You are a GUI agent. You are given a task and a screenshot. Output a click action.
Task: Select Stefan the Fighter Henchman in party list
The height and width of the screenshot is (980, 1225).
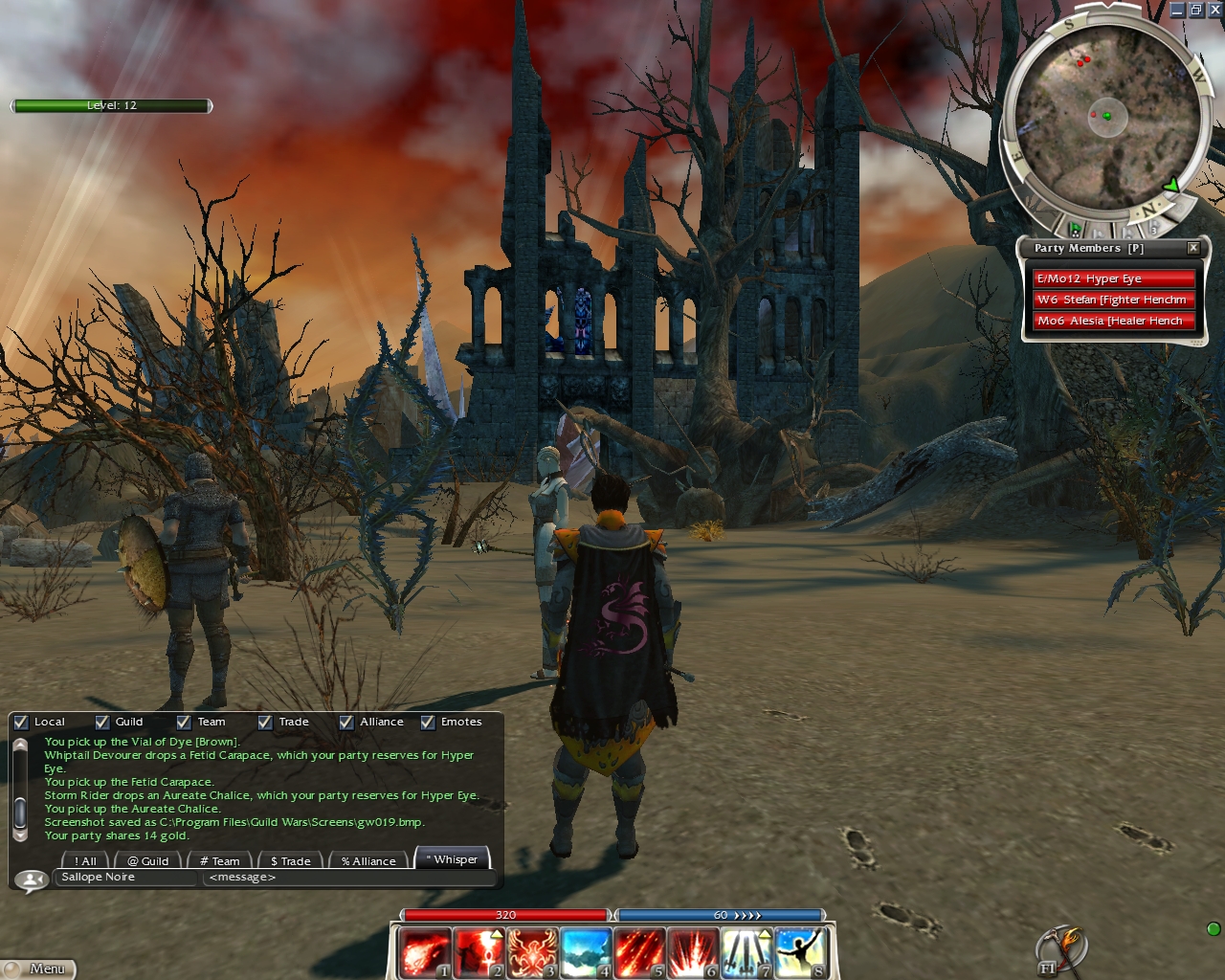point(1113,300)
